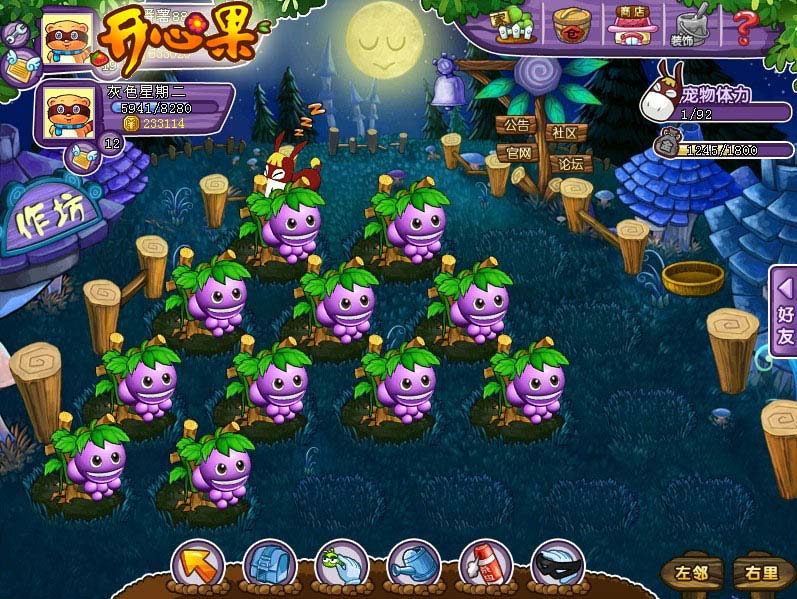
Task: Select the red spray can tool
Action: click(485, 566)
